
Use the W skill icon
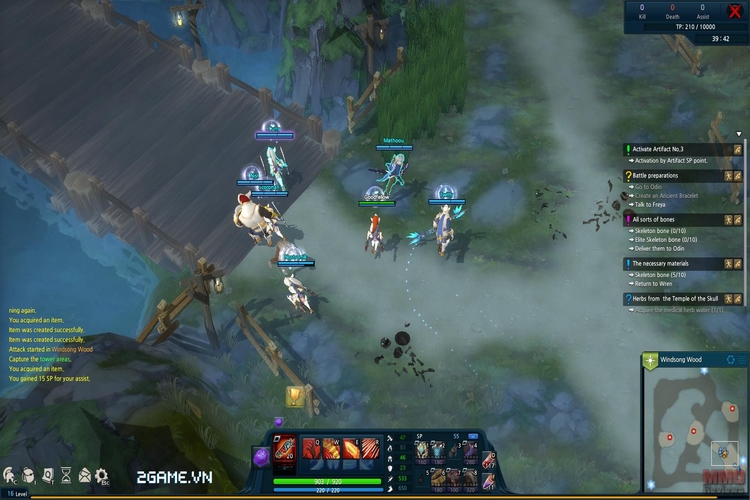click(331, 449)
